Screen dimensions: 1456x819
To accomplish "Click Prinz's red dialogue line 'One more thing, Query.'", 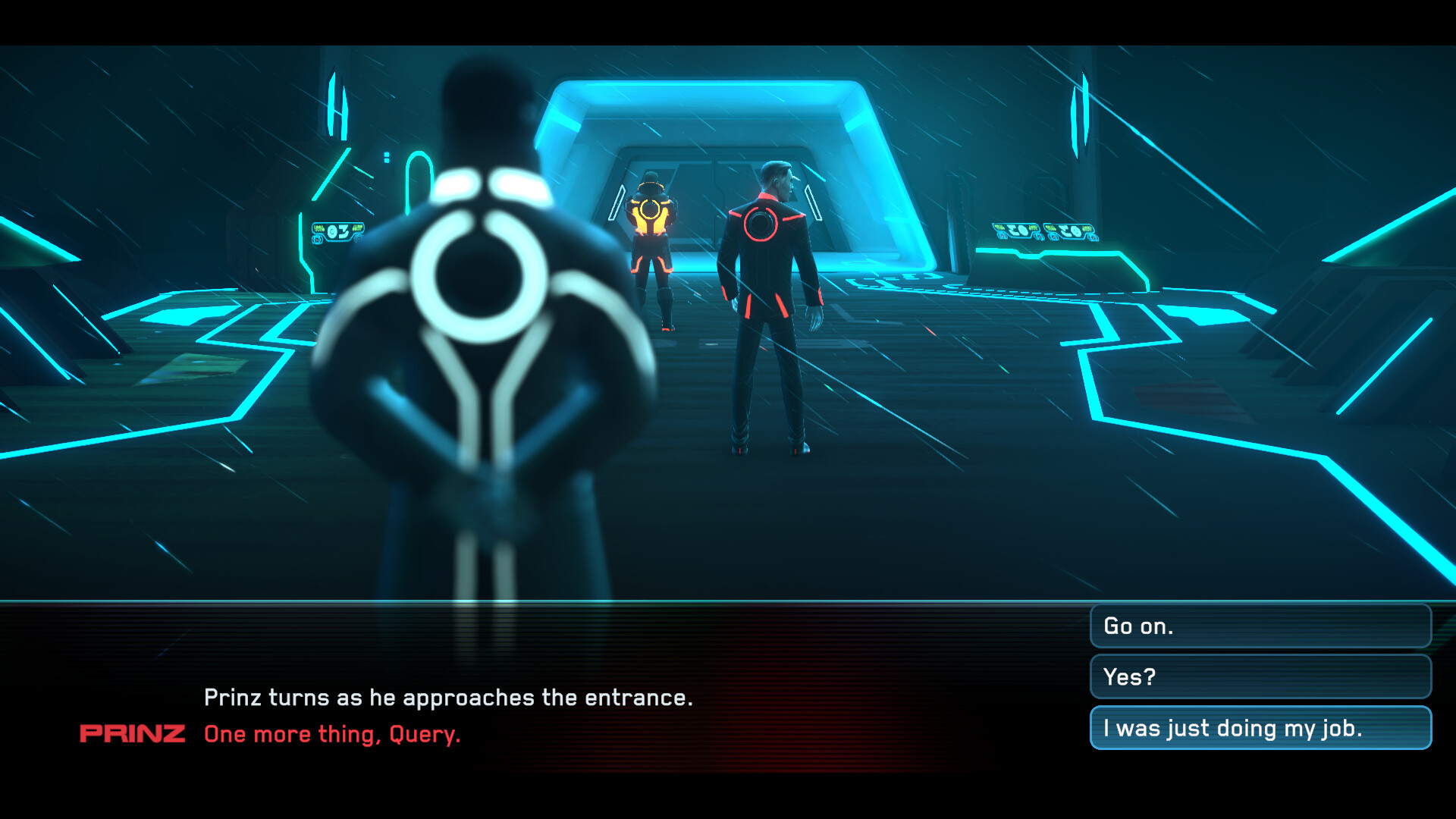I will point(331,733).
